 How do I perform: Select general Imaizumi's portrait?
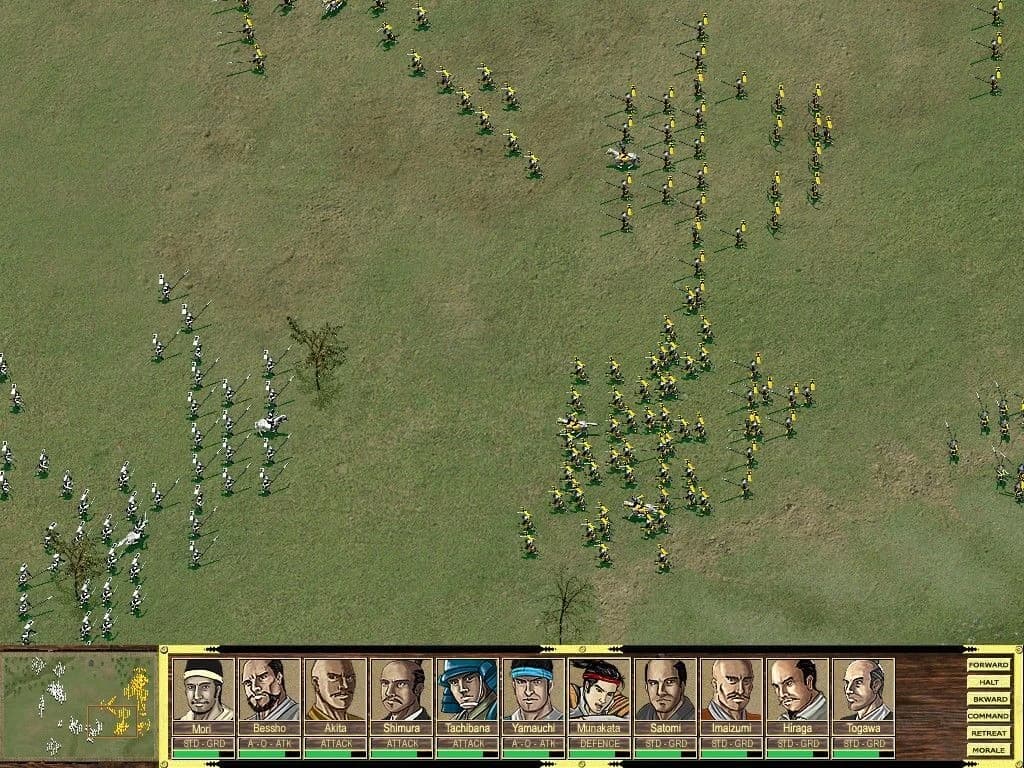(x=731, y=689)
